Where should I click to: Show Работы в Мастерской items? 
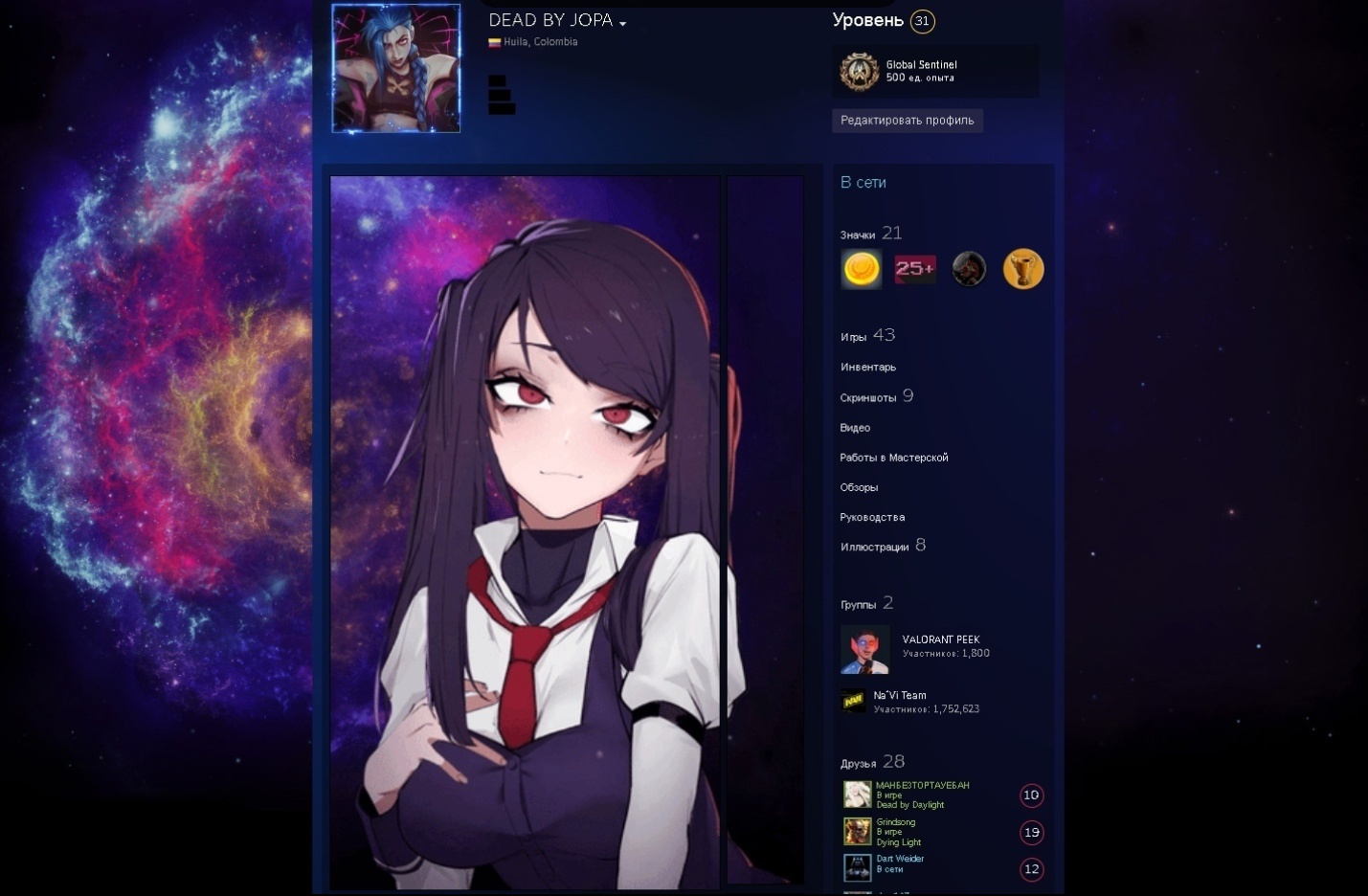click(894, 458)
